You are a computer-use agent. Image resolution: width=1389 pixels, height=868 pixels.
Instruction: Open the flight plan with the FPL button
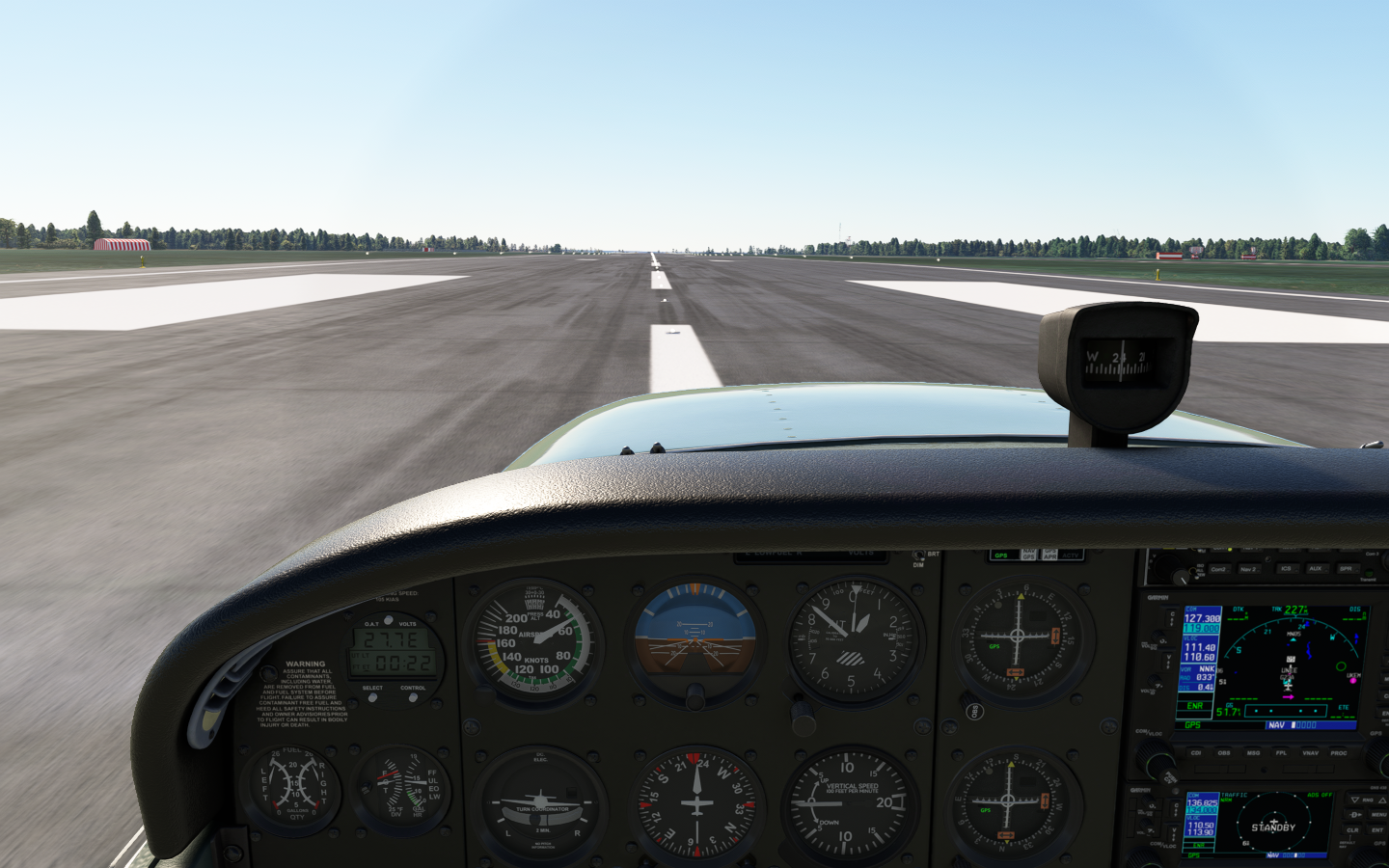tap(1282, 752)
